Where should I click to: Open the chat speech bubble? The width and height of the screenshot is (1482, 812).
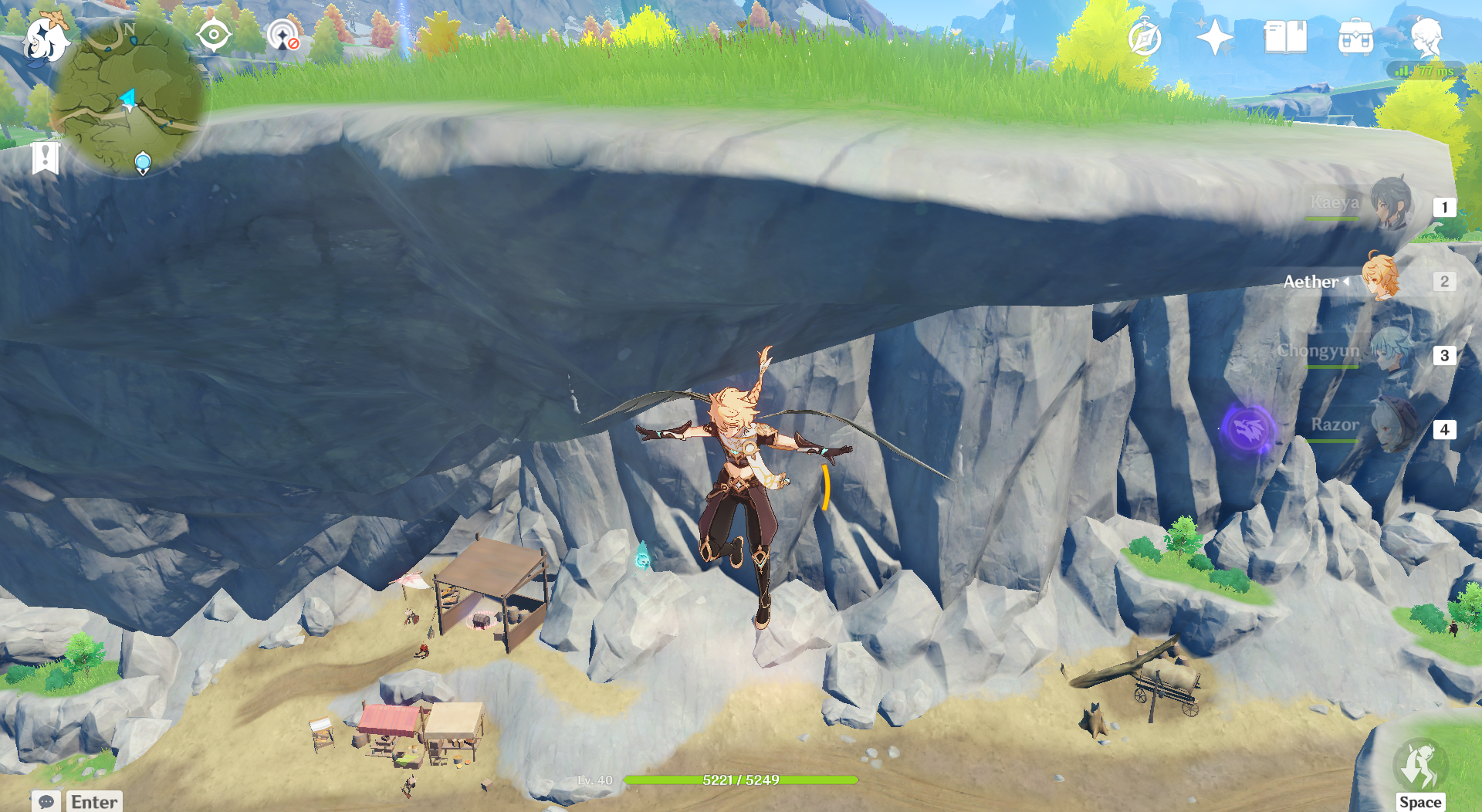46,801
